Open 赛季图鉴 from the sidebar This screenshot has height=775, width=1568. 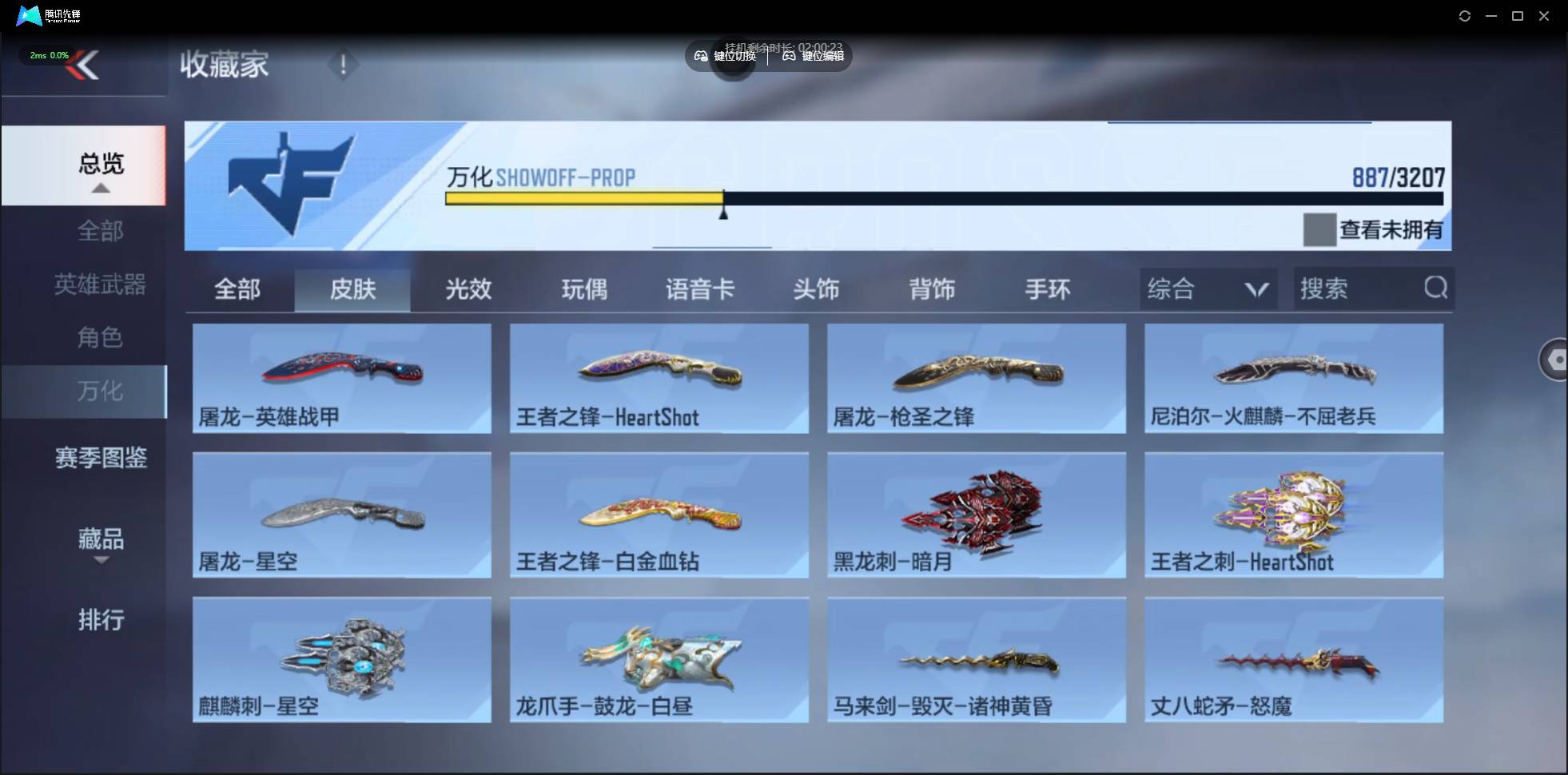click(100, 457)
